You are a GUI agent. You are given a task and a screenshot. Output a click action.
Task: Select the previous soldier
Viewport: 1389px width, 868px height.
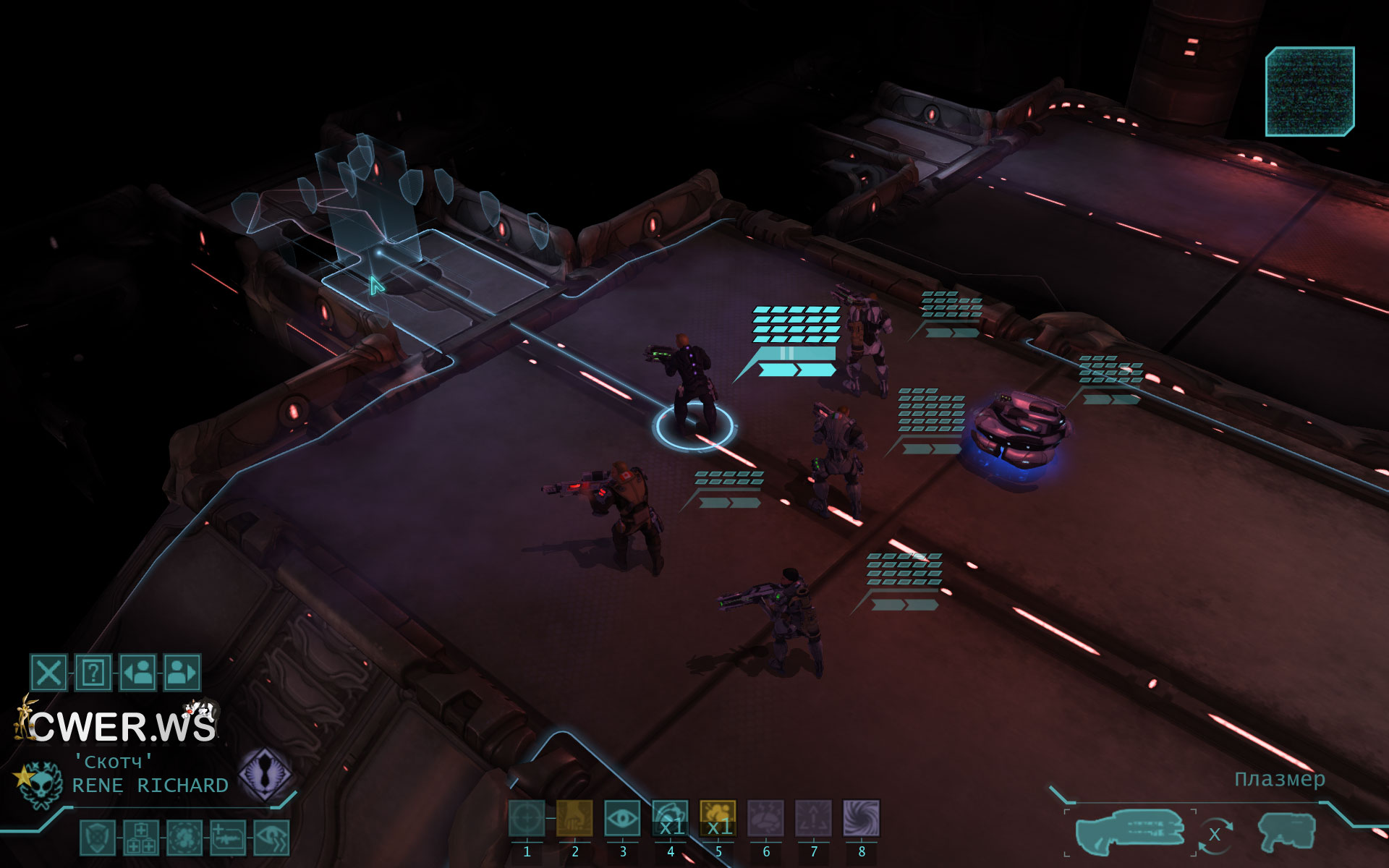(x=137, y=673)
